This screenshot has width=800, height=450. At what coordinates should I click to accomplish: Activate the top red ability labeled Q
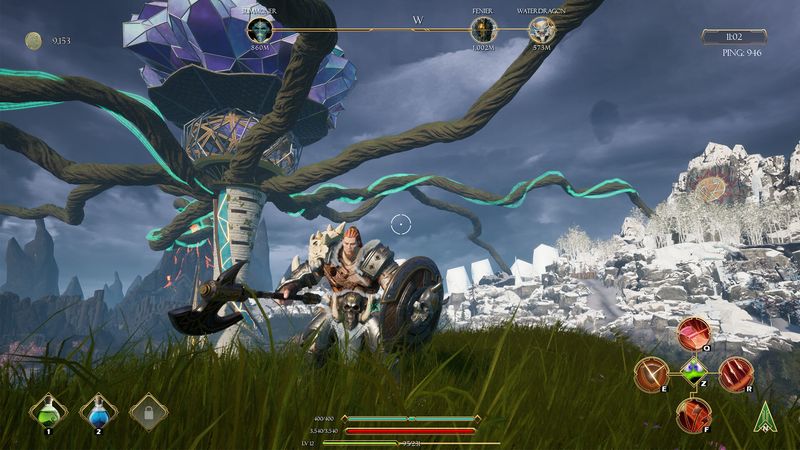click(x=693, y=334)
